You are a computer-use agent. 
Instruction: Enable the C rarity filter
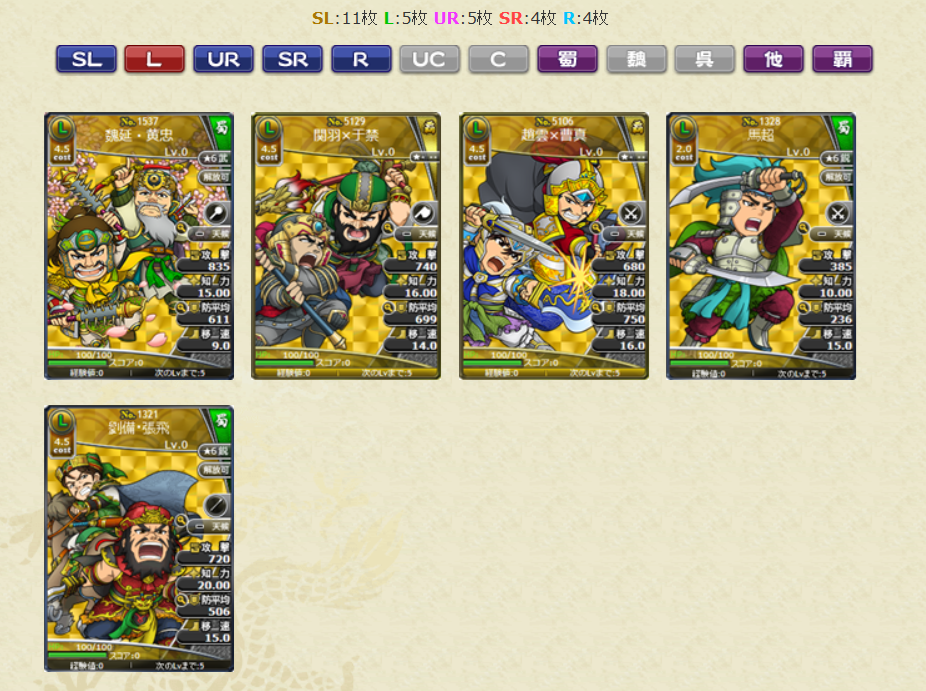[498, 59]
